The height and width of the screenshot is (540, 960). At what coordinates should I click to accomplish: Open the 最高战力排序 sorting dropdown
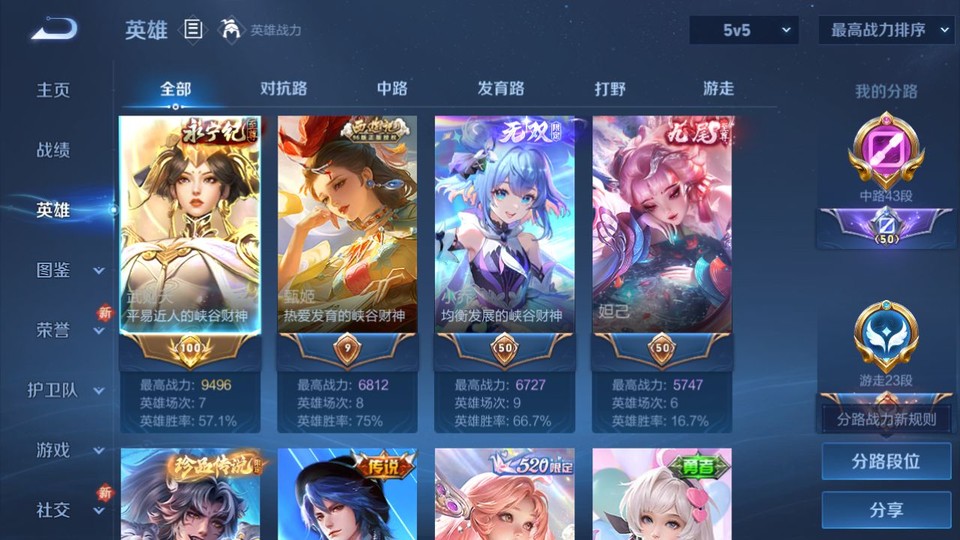[x=886, y=30]
